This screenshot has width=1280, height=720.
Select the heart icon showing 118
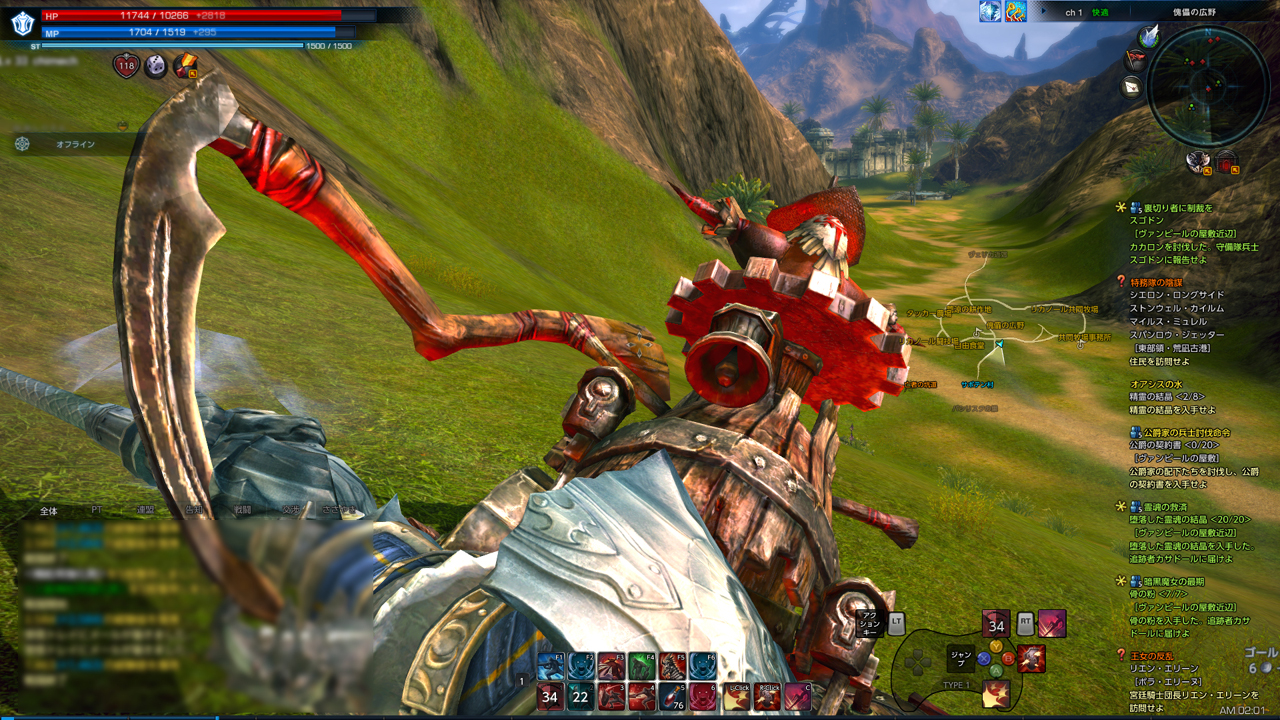coord(126,67)
